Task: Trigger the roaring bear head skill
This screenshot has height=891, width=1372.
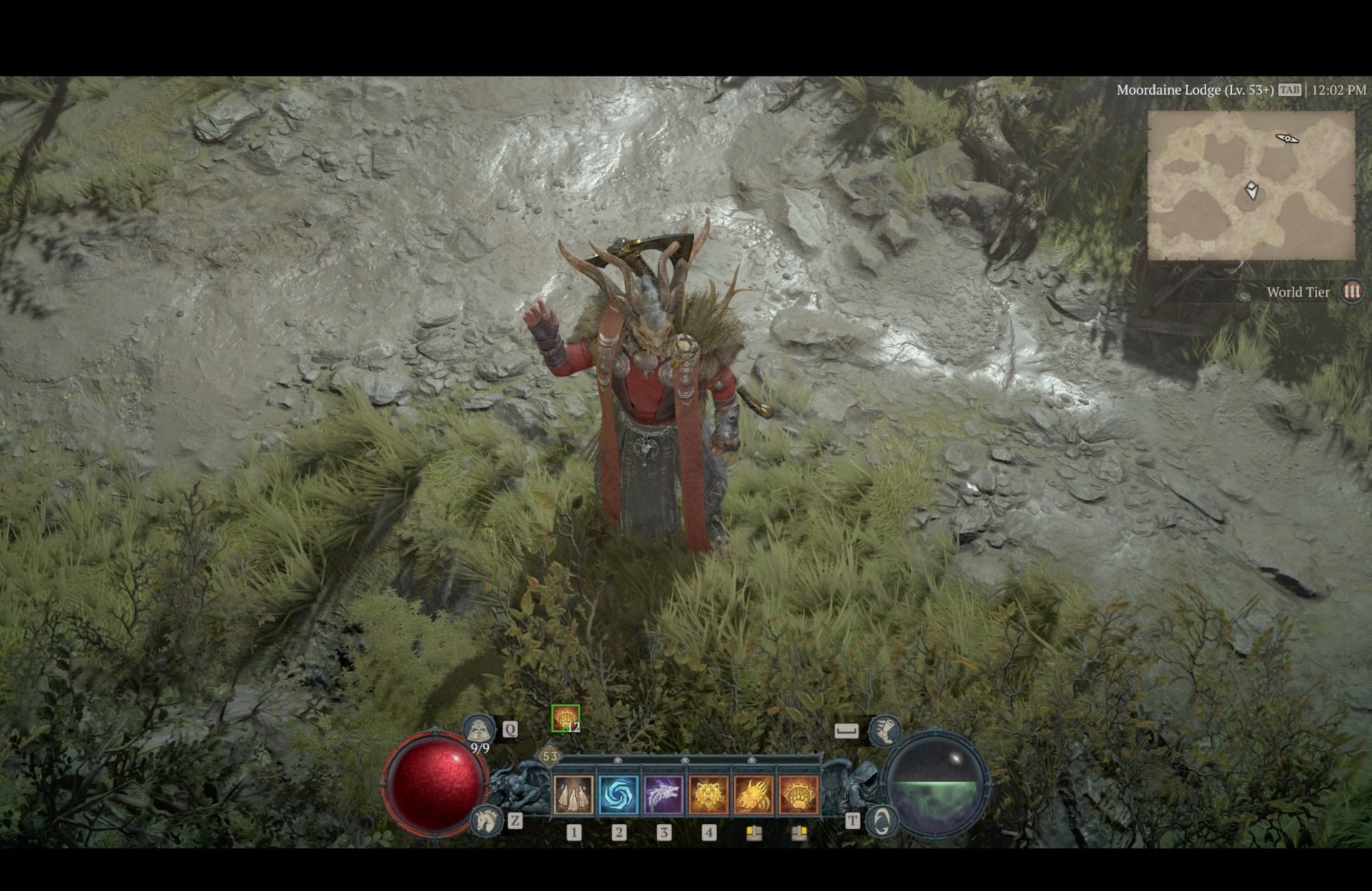Action: (x=709, y=795)
